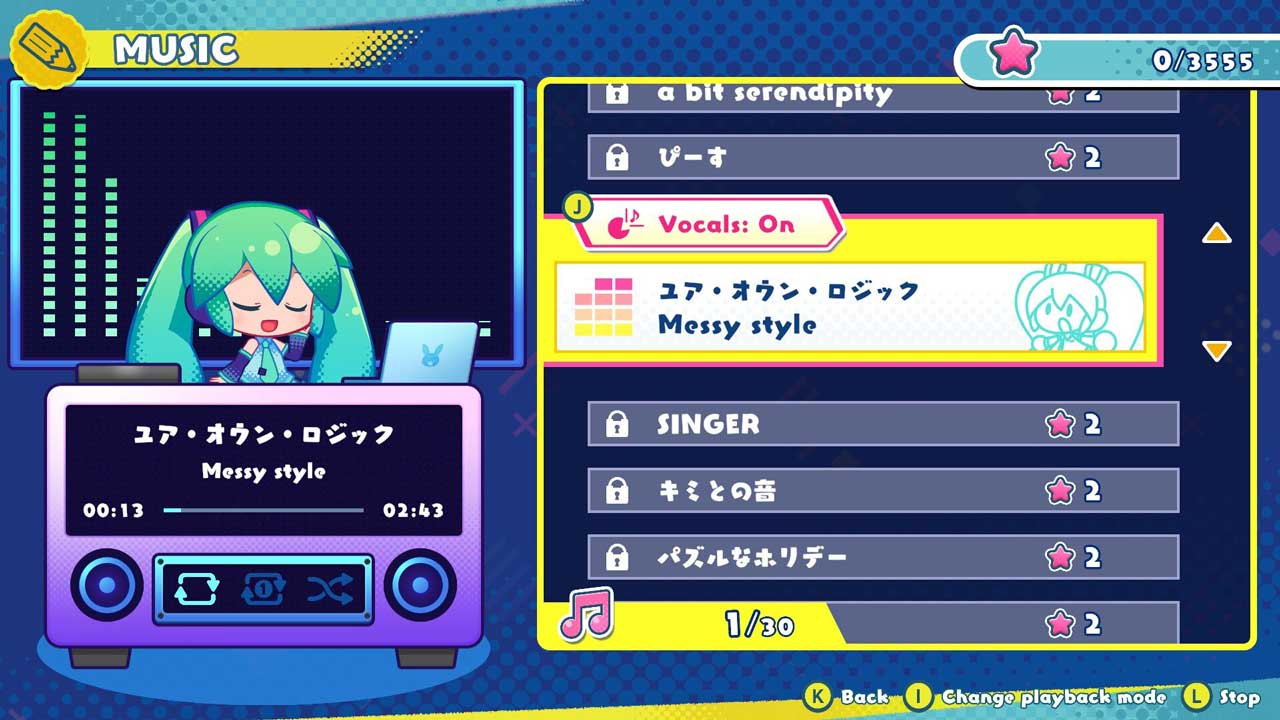Activate shuffle playback mode
This screenshot has width=1280, height=720.
[330, 590]
